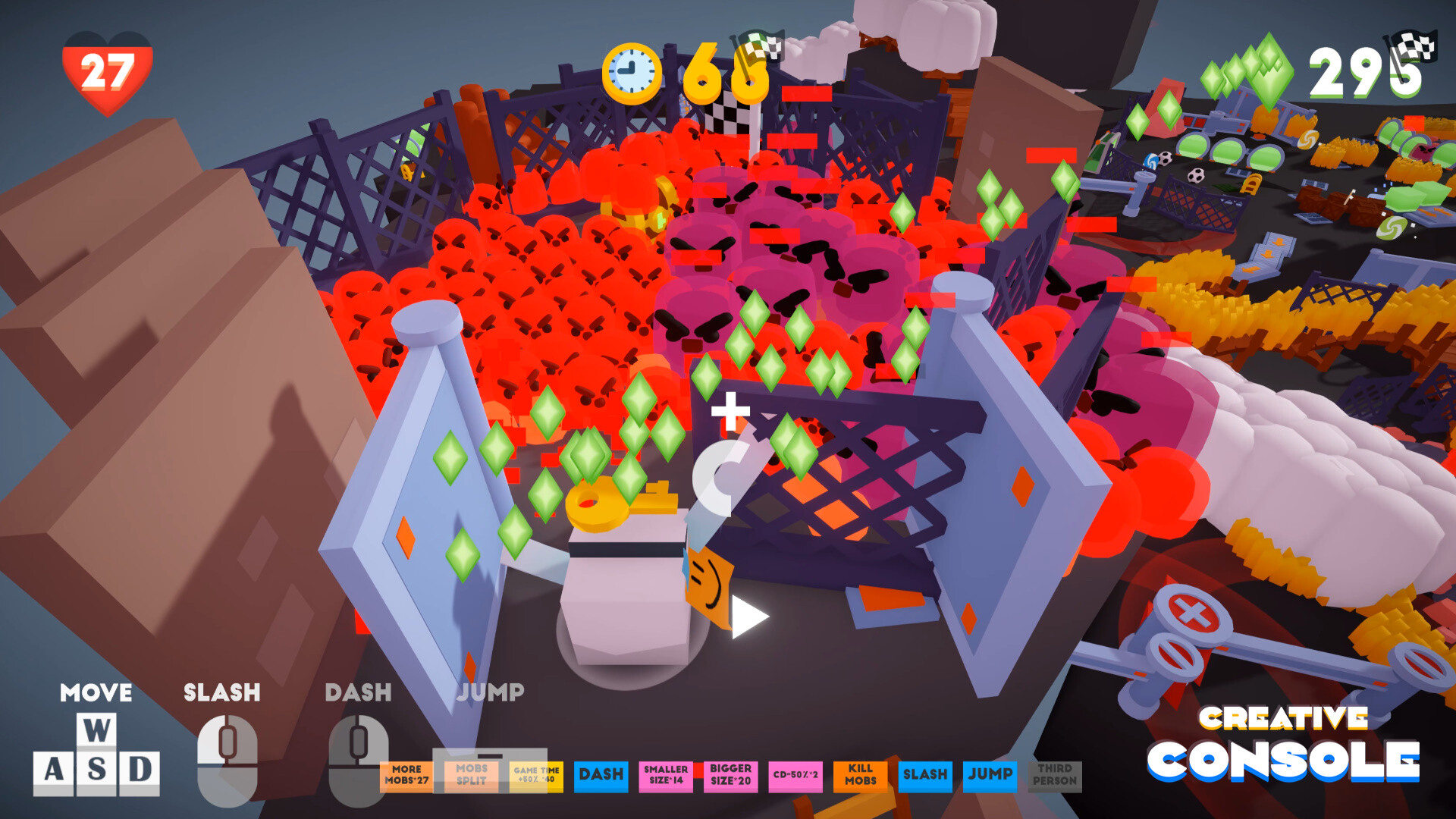
Task: Toggle the DASH ability on the console
Action: pyautogui.click(x=601, y=775)
